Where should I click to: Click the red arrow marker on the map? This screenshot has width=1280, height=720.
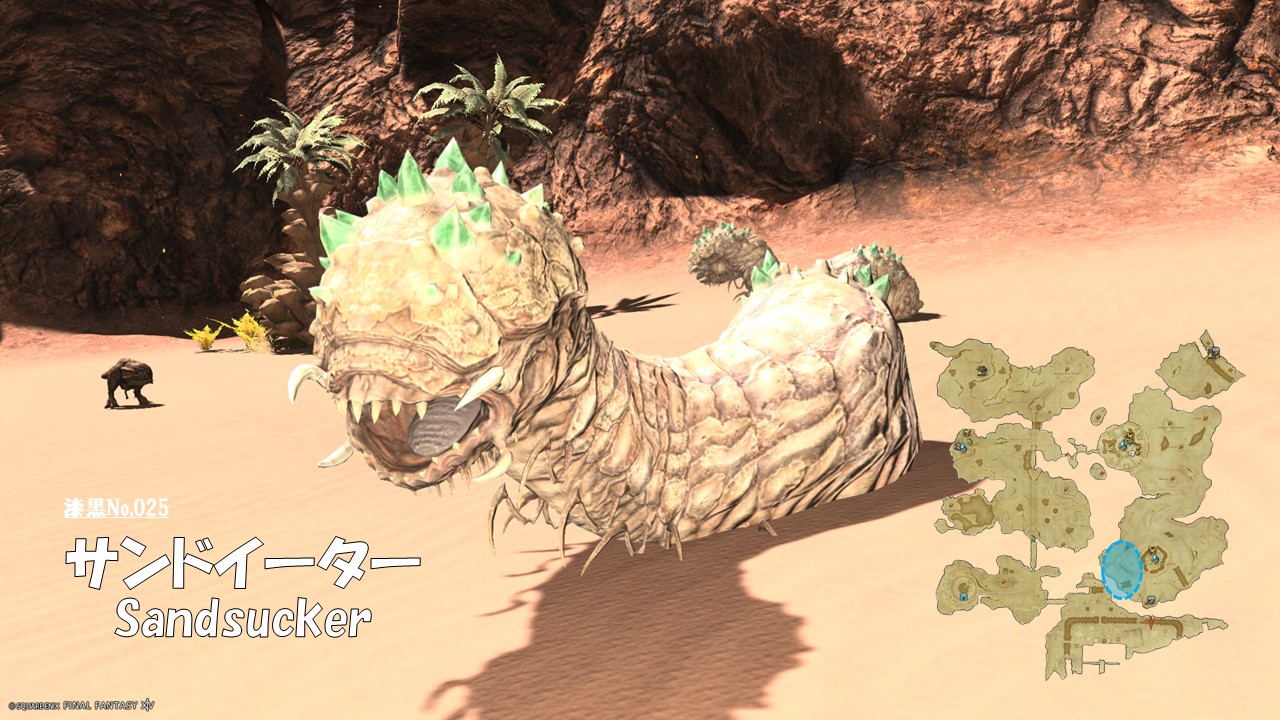pyautogui.click(x=1152, y=622)
